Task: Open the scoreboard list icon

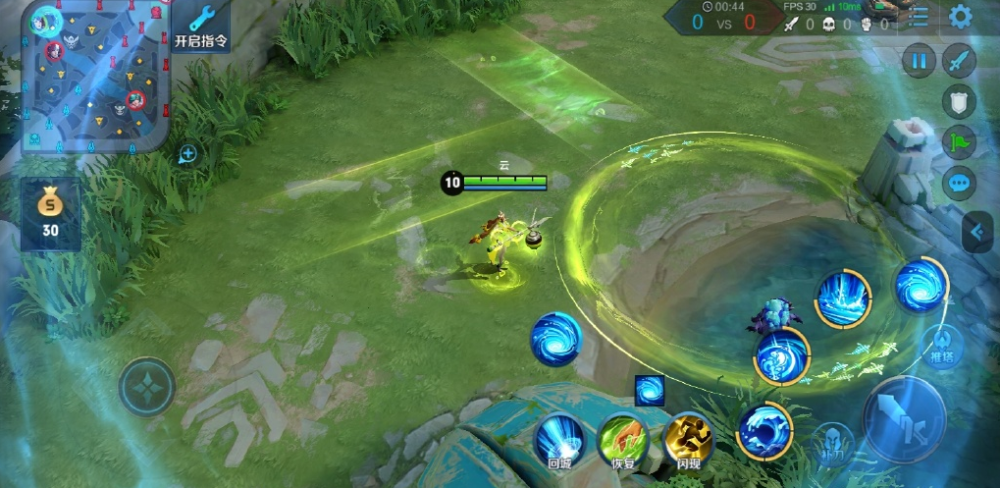Action: pyautogui.click(x=918, y=16)
